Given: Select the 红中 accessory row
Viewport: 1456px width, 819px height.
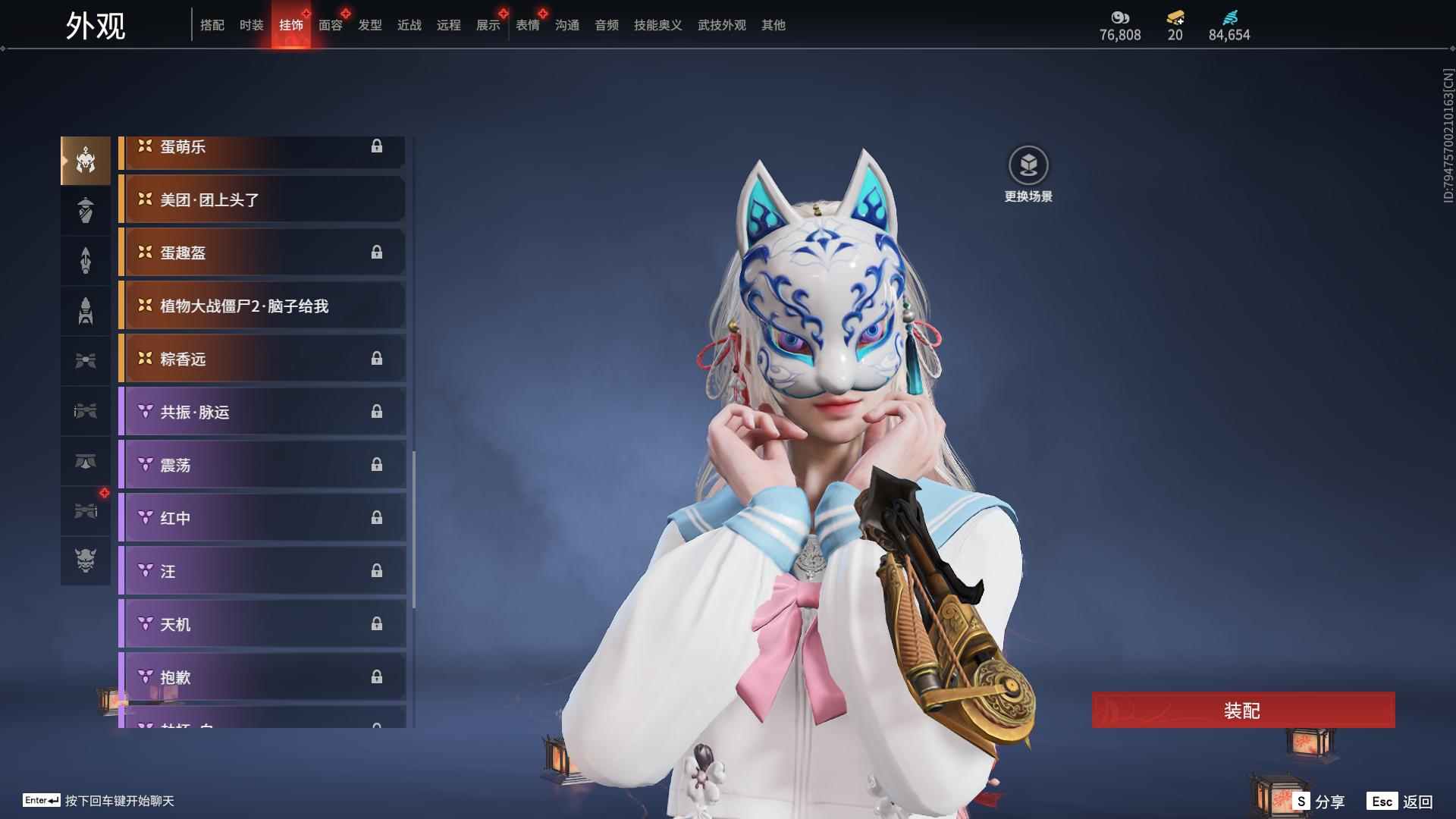Looking at the screenshot, I should click(262, 519).
